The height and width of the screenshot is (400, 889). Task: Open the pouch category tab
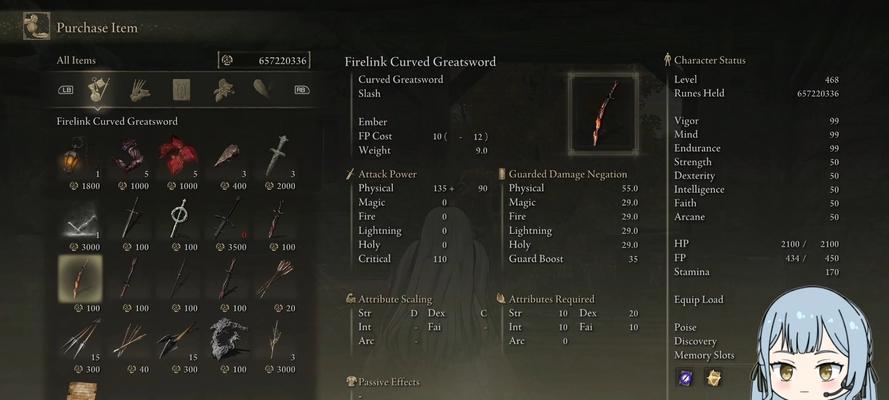click(261, 90)
